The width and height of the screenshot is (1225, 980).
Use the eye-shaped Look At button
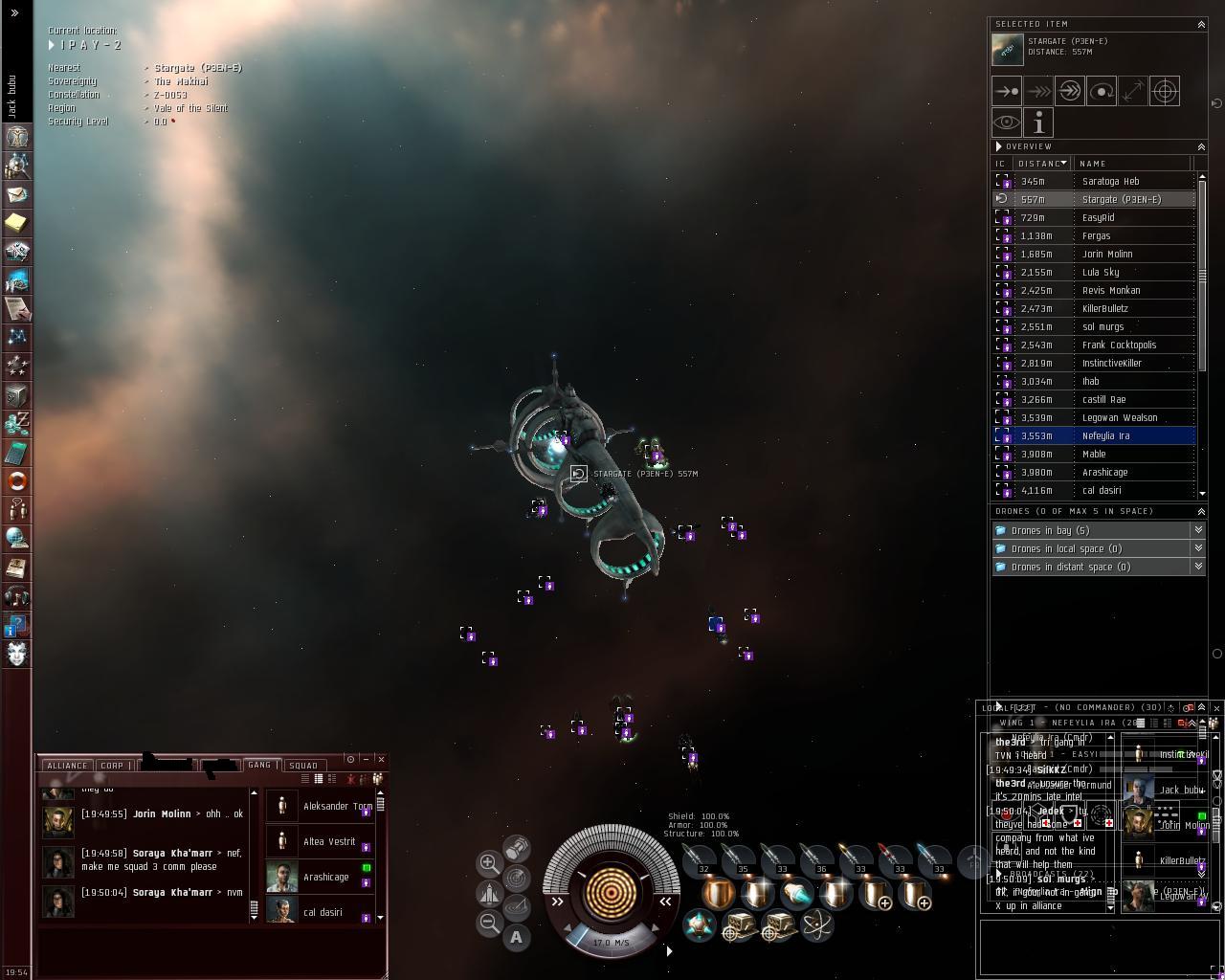(x=1007, y=122)
